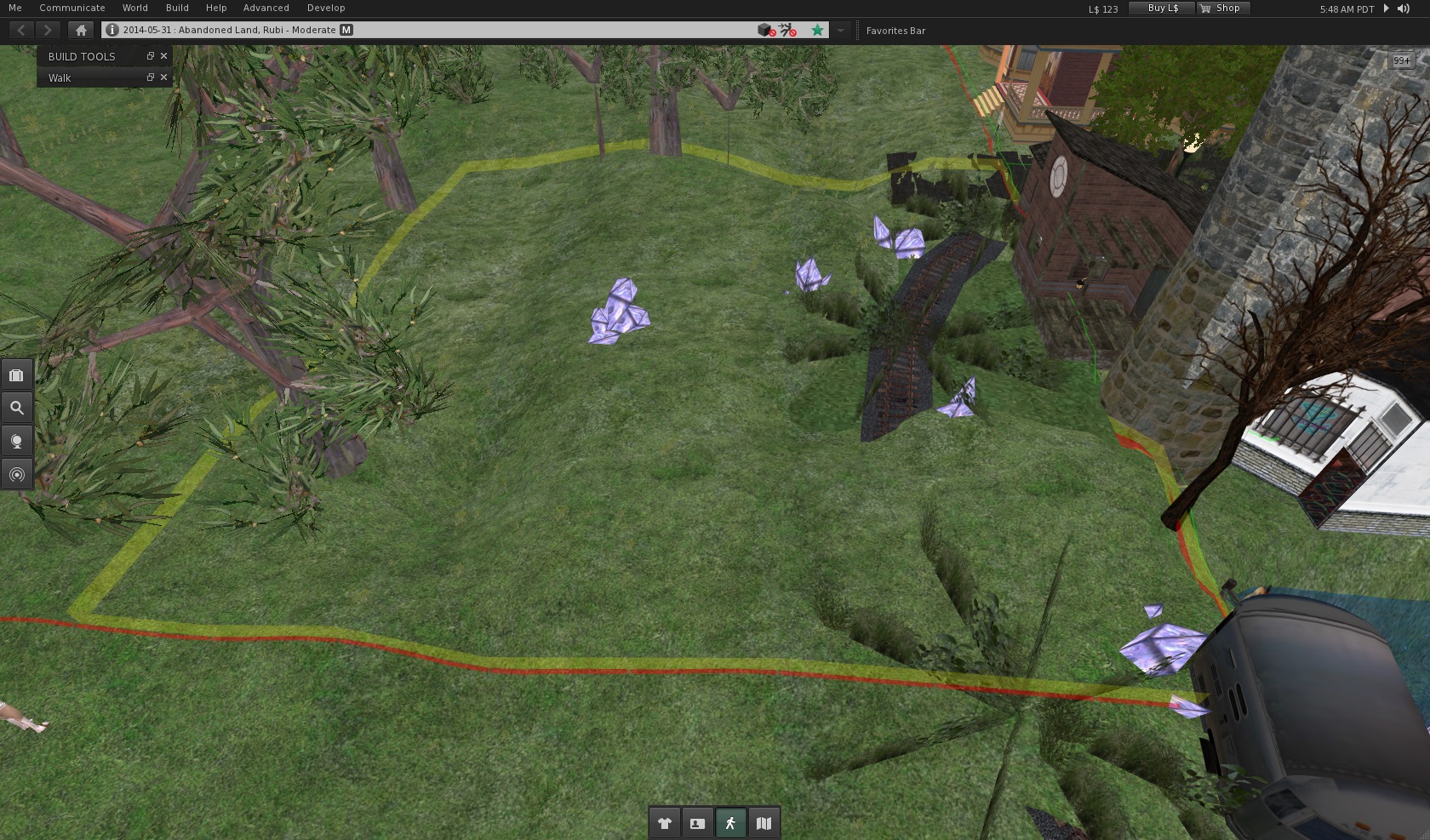Open the 99+ notifications counter
The height and width of the screenshot is (840, 1430).
point(1401,60)
